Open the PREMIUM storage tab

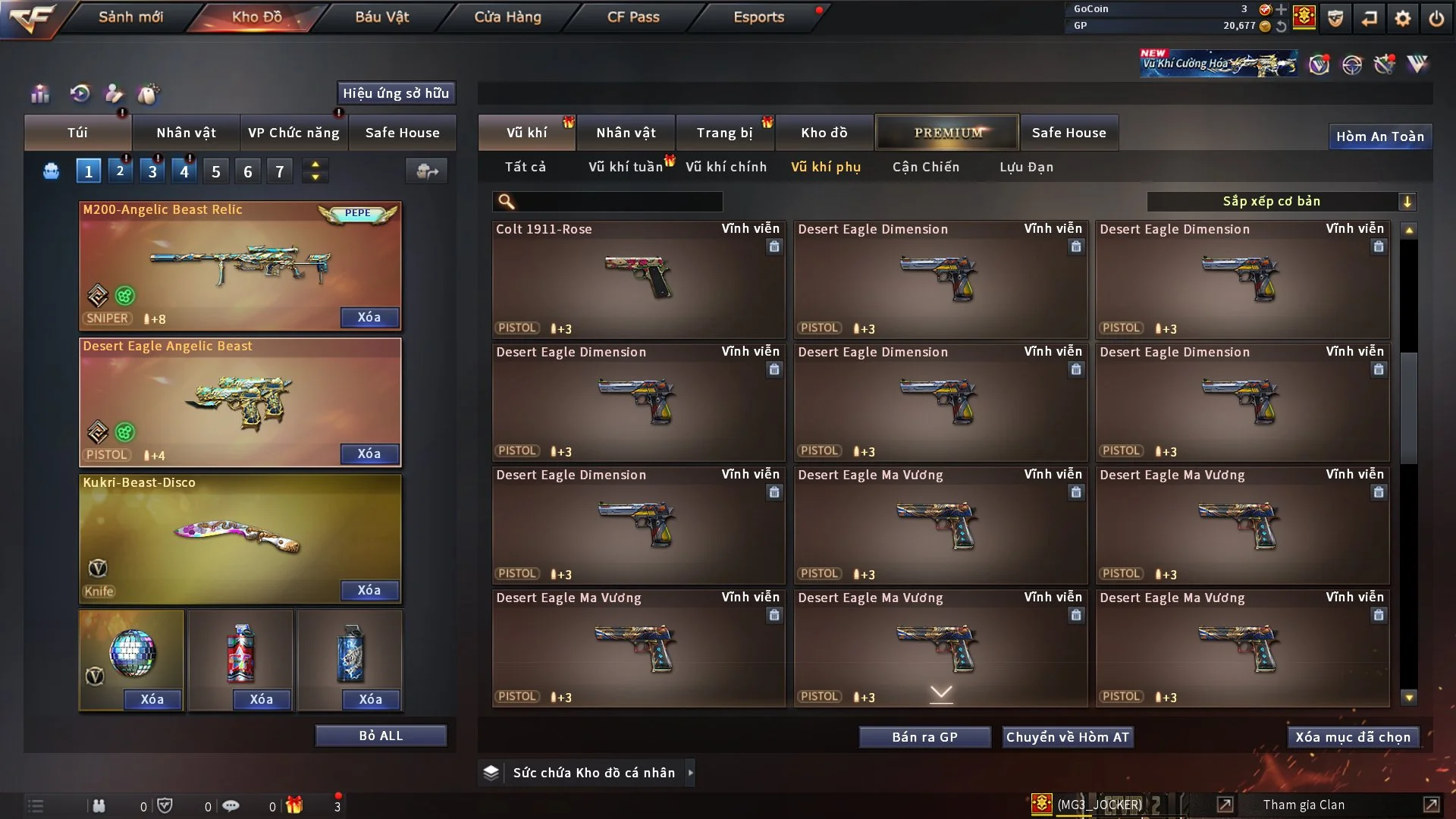[948, 133]
